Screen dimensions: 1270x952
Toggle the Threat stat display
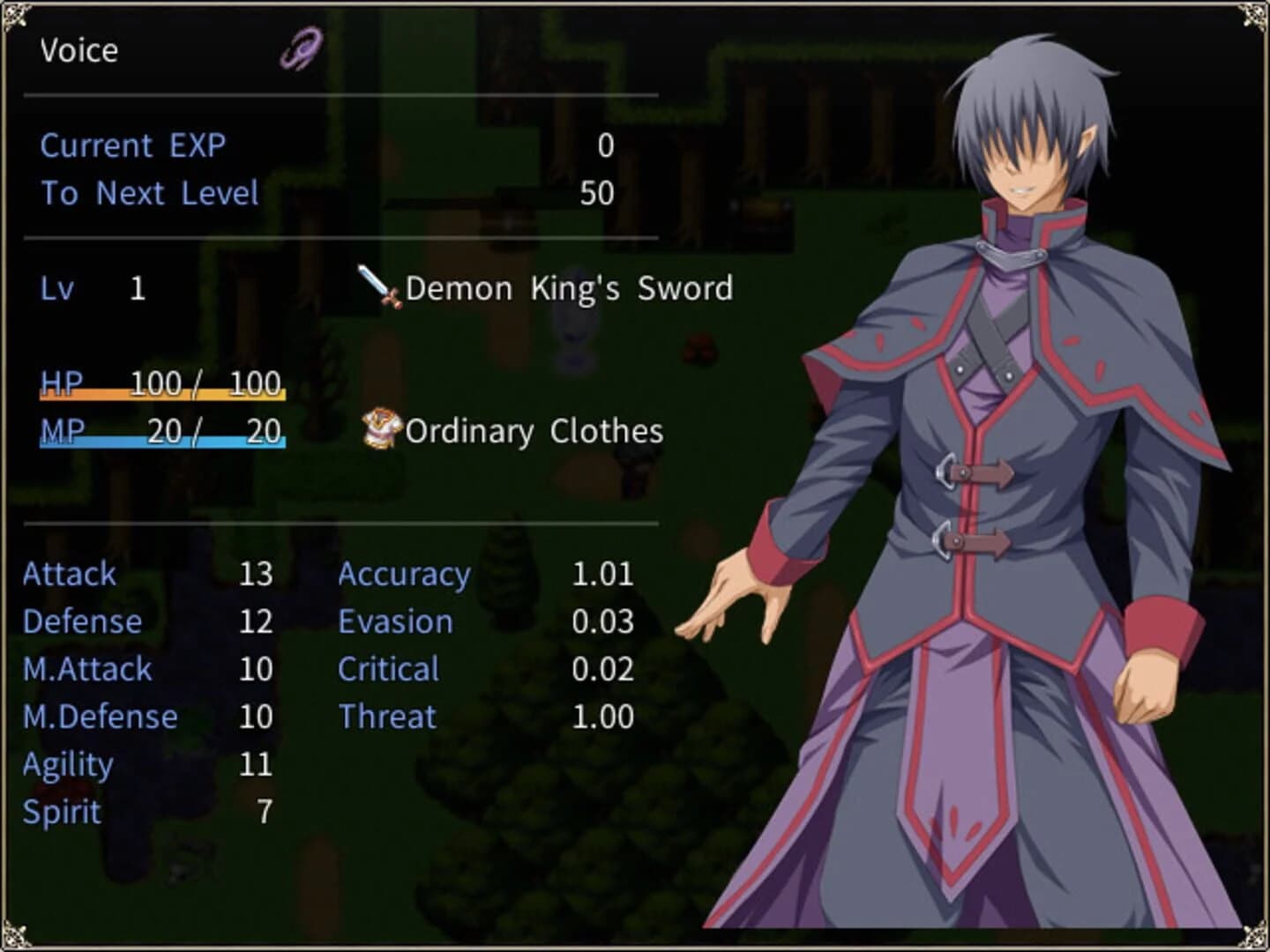(x=386, y=717)
